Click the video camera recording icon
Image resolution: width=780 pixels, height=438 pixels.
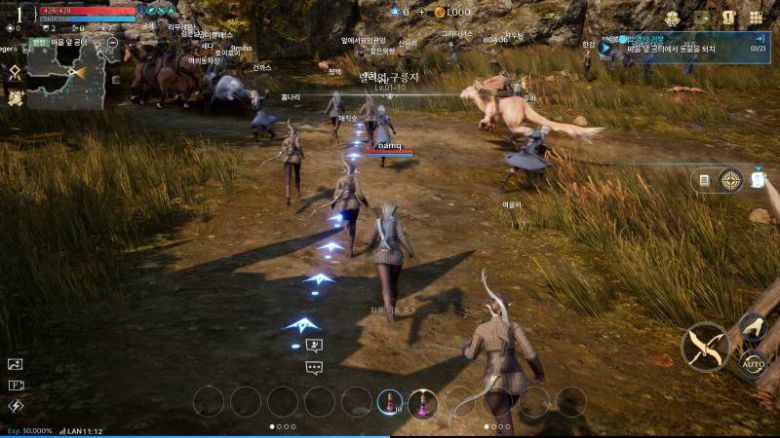point(15,385)
